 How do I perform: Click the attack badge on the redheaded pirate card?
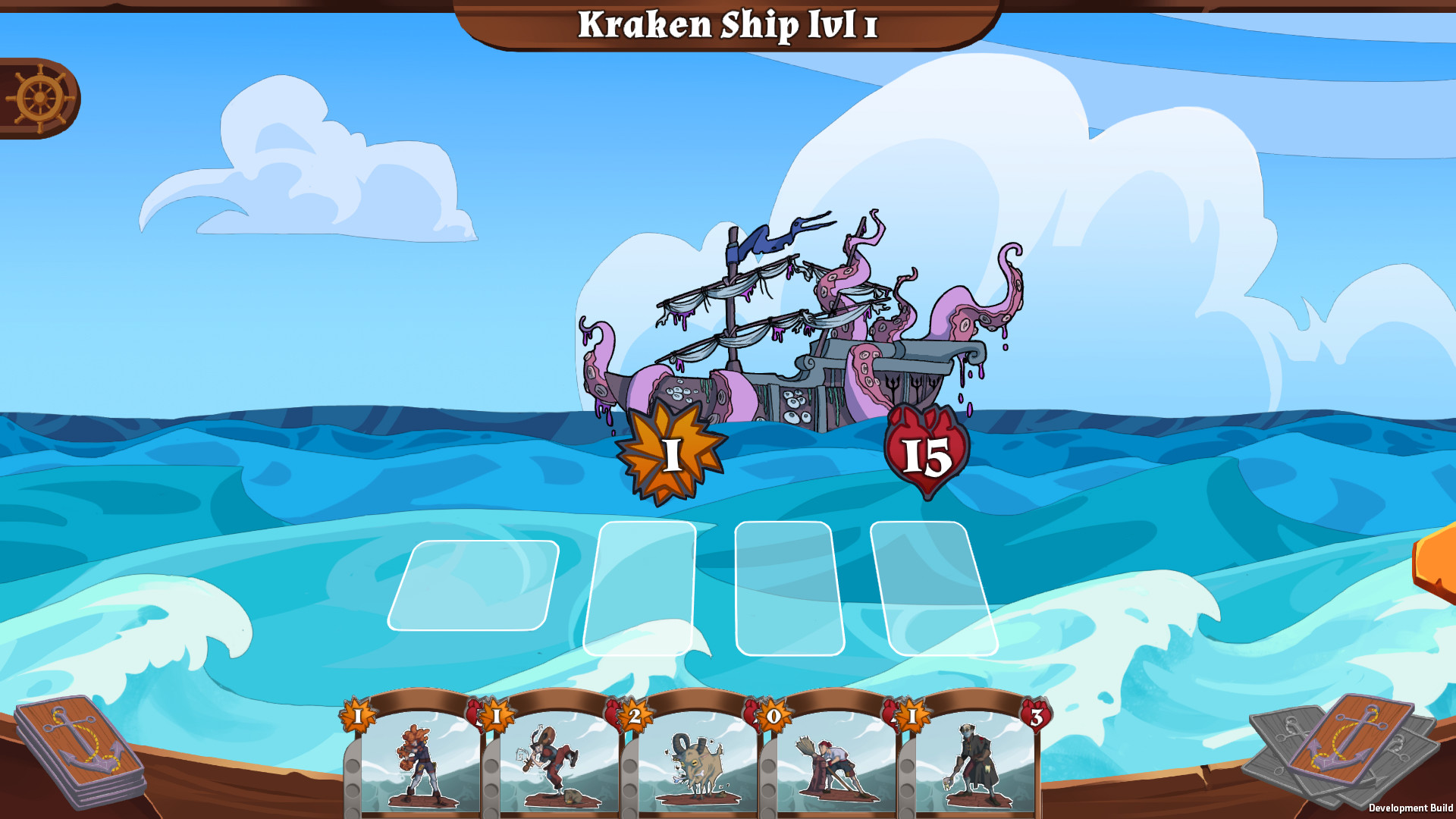pyautogui.click(x=357, y=714)
